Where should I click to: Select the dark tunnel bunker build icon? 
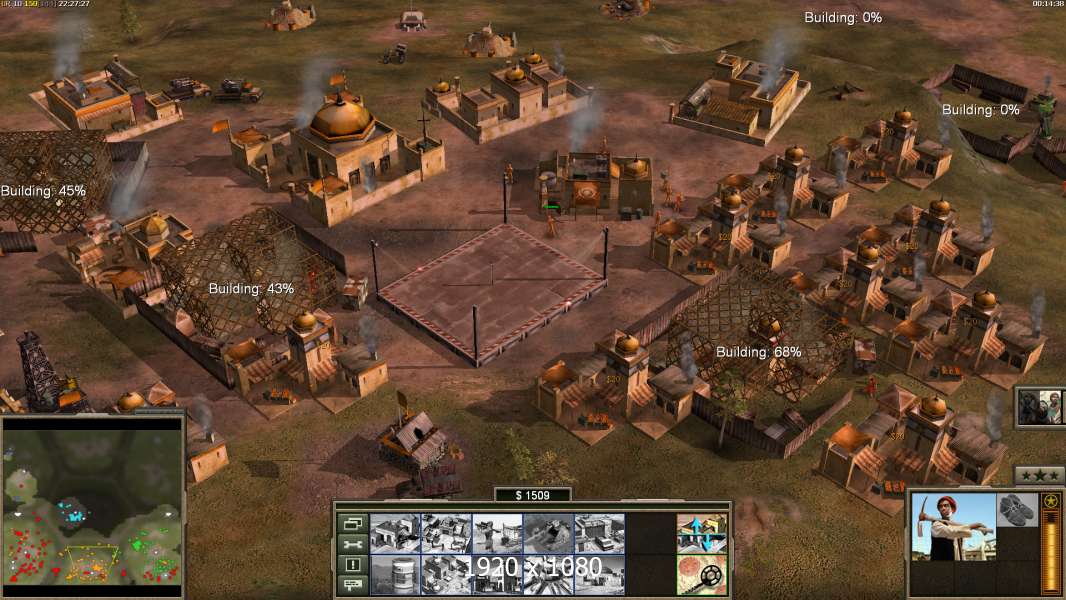(x=548, y=533)
